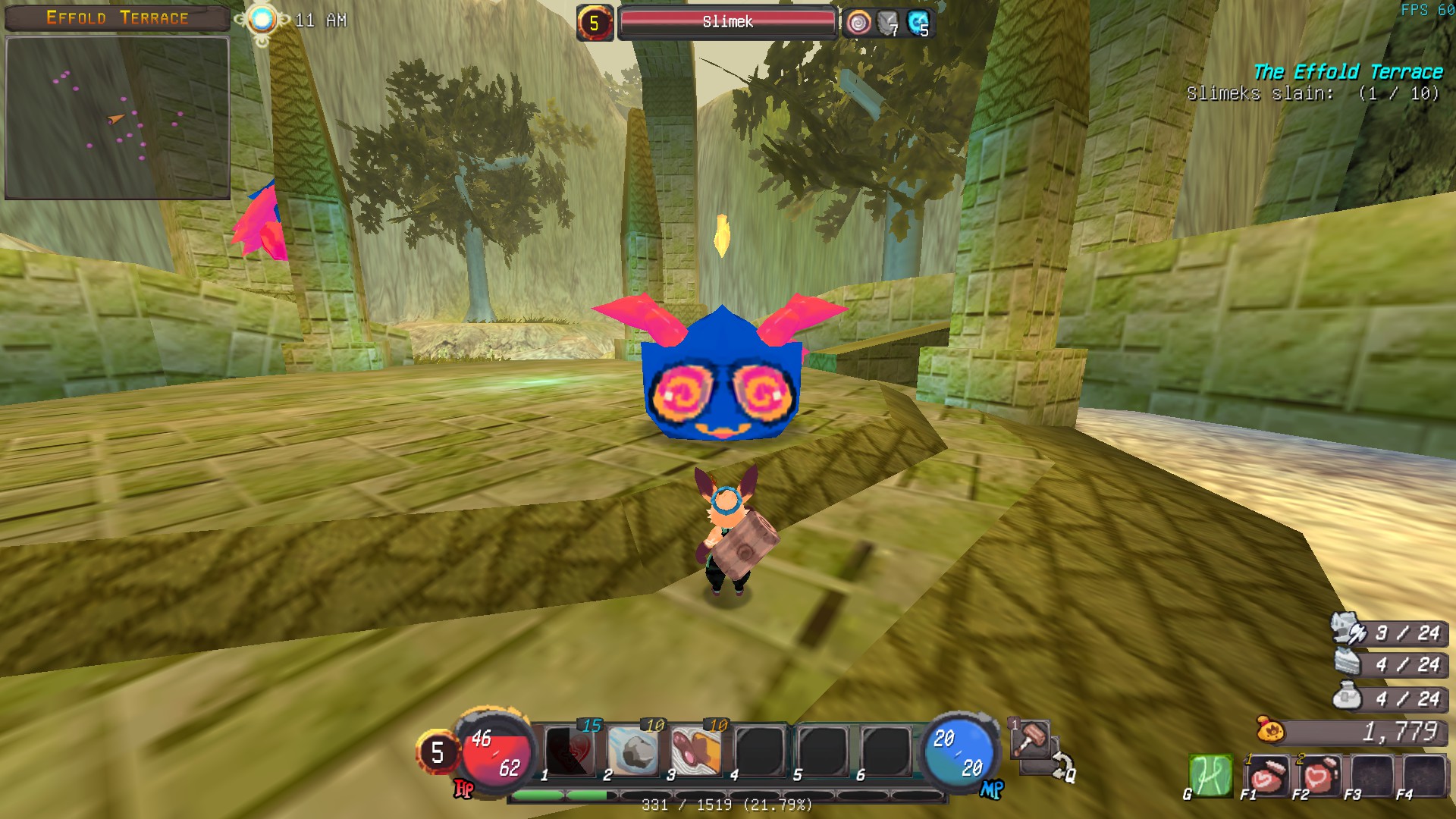The image size is (1456, 819).
Task: Trigger the hammer swing skill in slot 3
Action: pos(697,751)
